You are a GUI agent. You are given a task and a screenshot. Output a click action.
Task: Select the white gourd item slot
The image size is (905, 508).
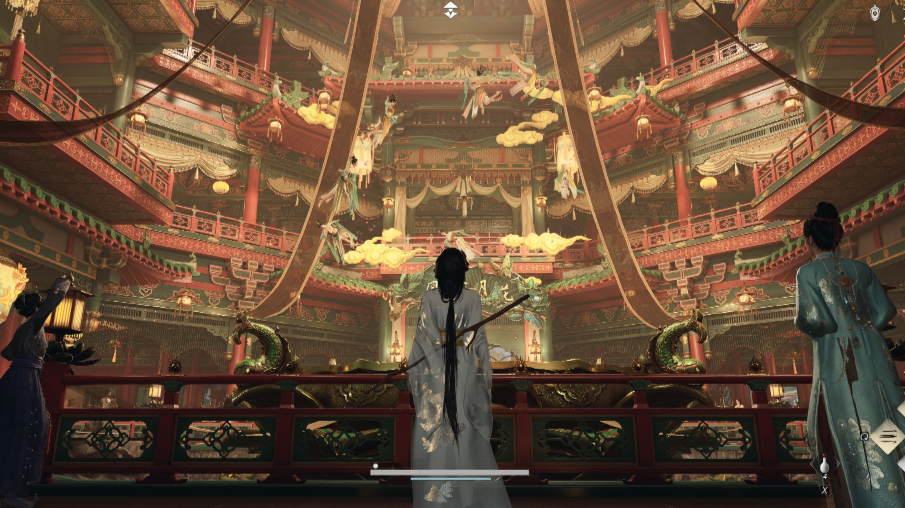[x=824, y=466]
